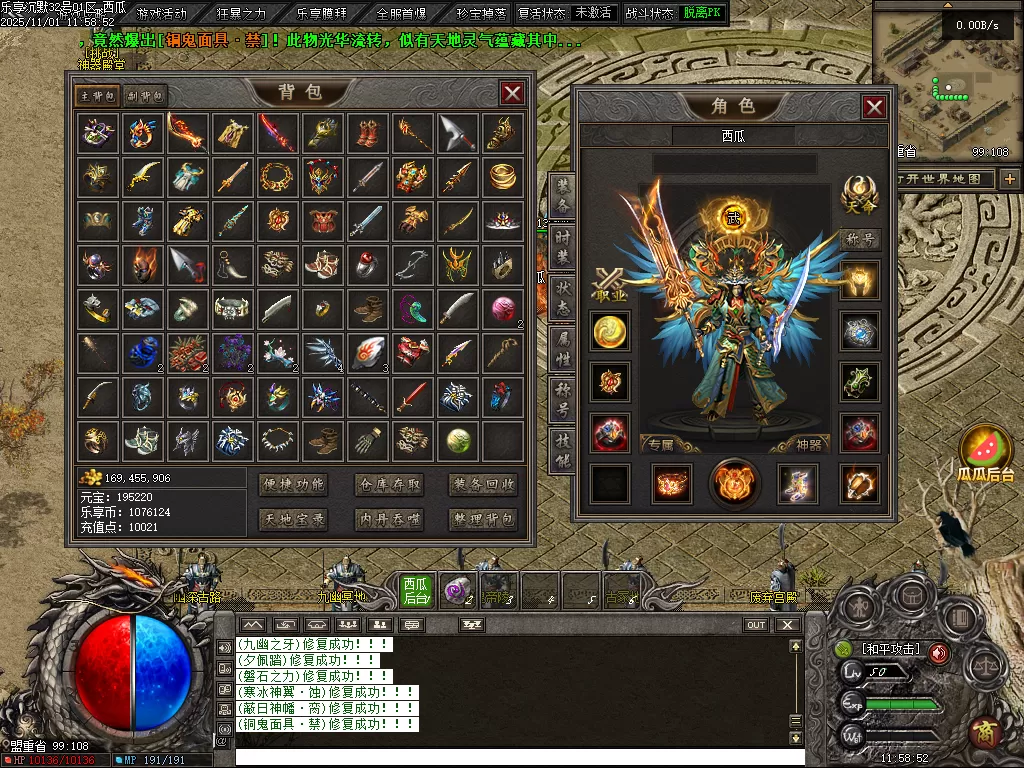Close the 角色 character window

(874, 108)
